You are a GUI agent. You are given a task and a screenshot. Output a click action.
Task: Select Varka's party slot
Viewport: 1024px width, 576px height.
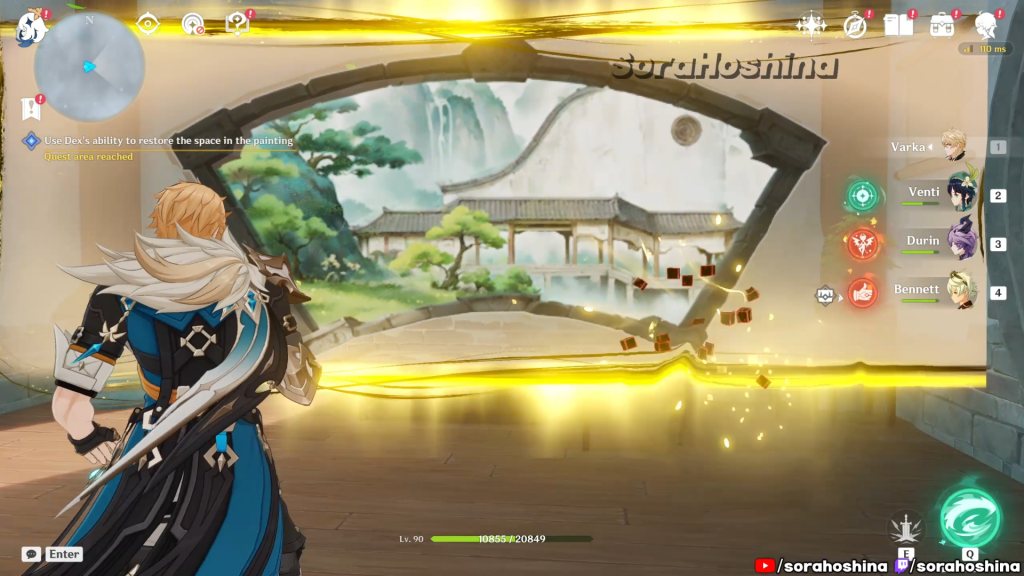[945, 147]
